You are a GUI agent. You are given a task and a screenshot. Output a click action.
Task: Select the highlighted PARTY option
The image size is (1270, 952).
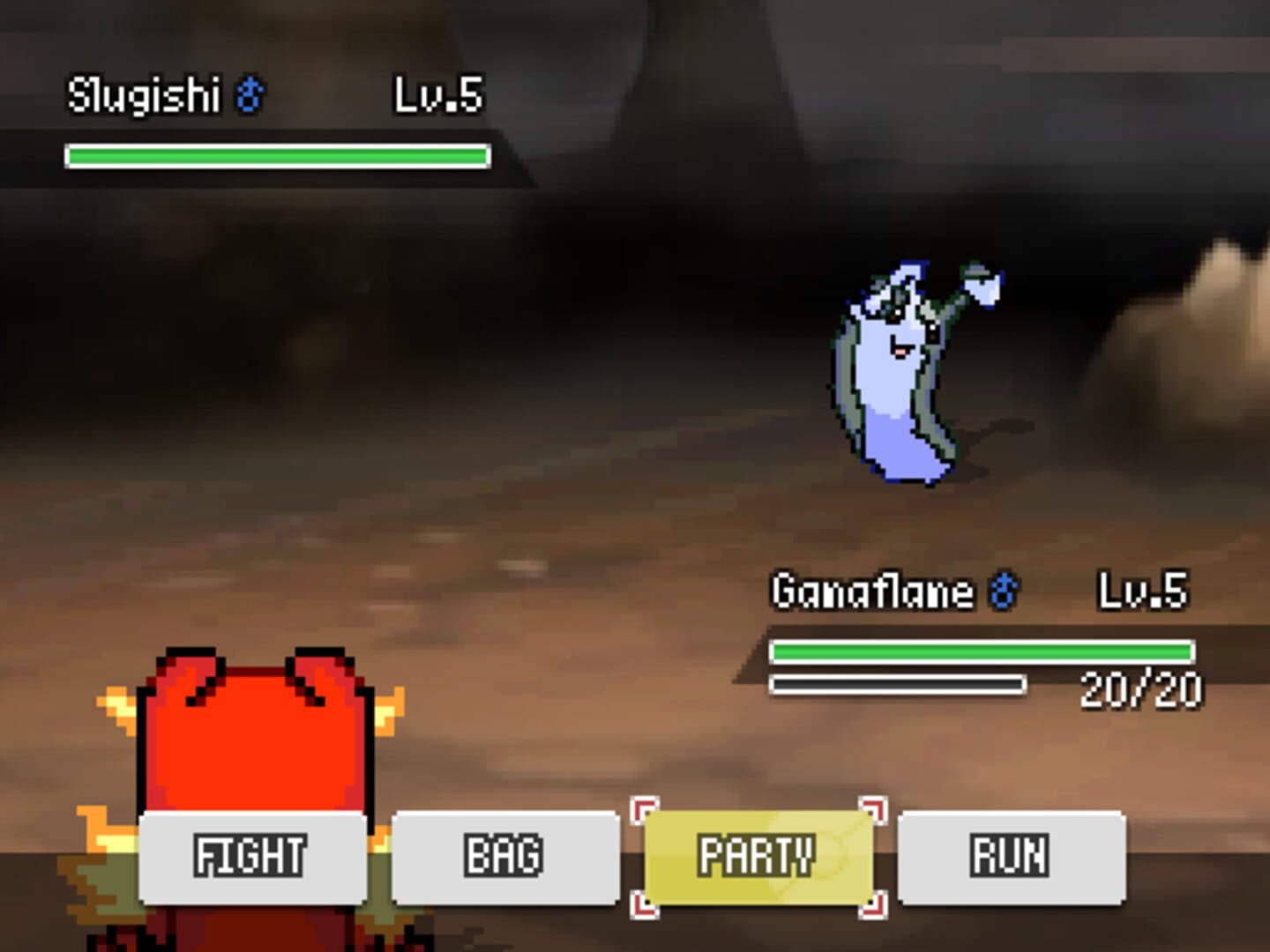coord(758,853)
